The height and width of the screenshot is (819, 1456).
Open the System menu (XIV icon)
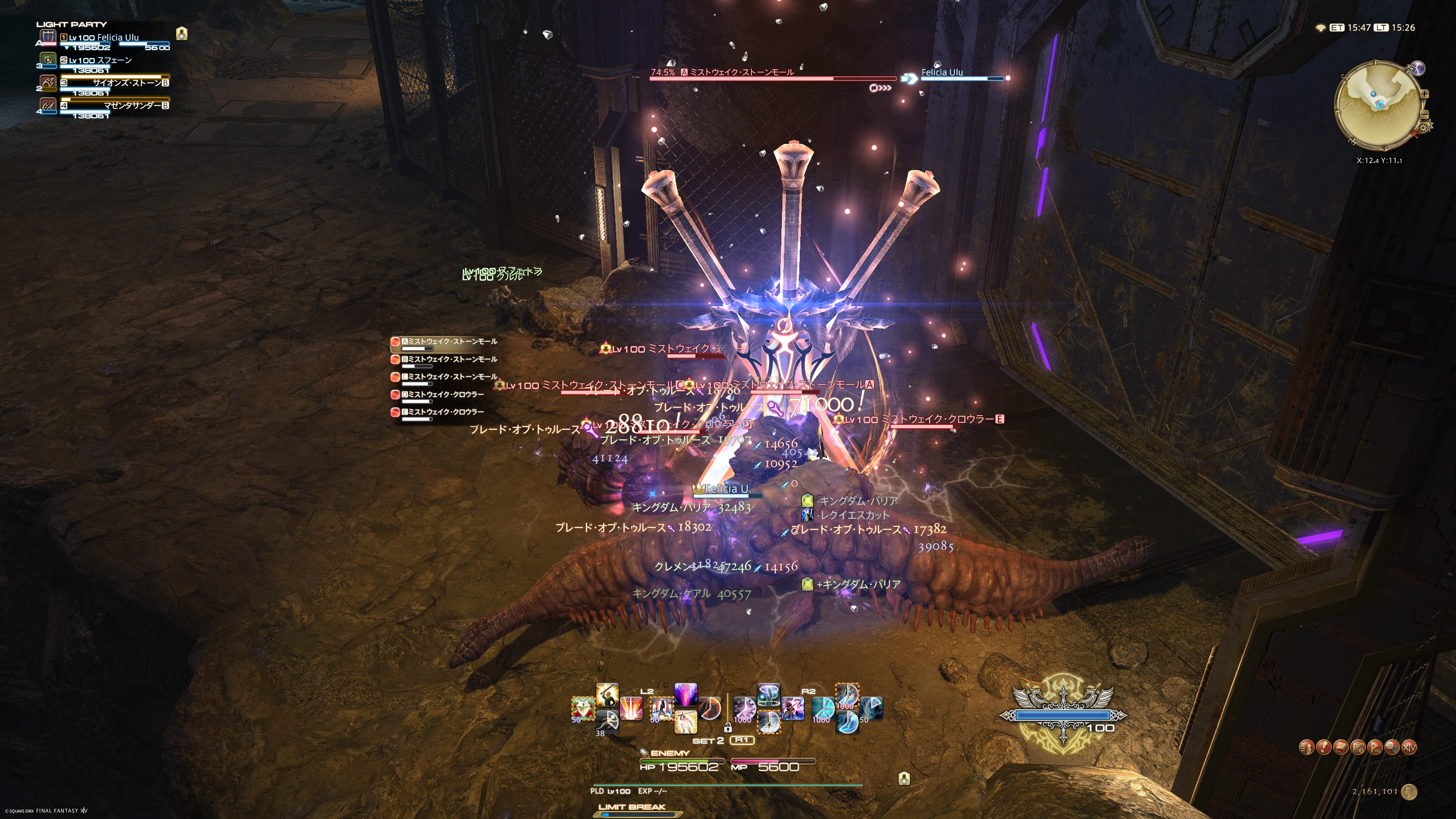[1410, 747]
